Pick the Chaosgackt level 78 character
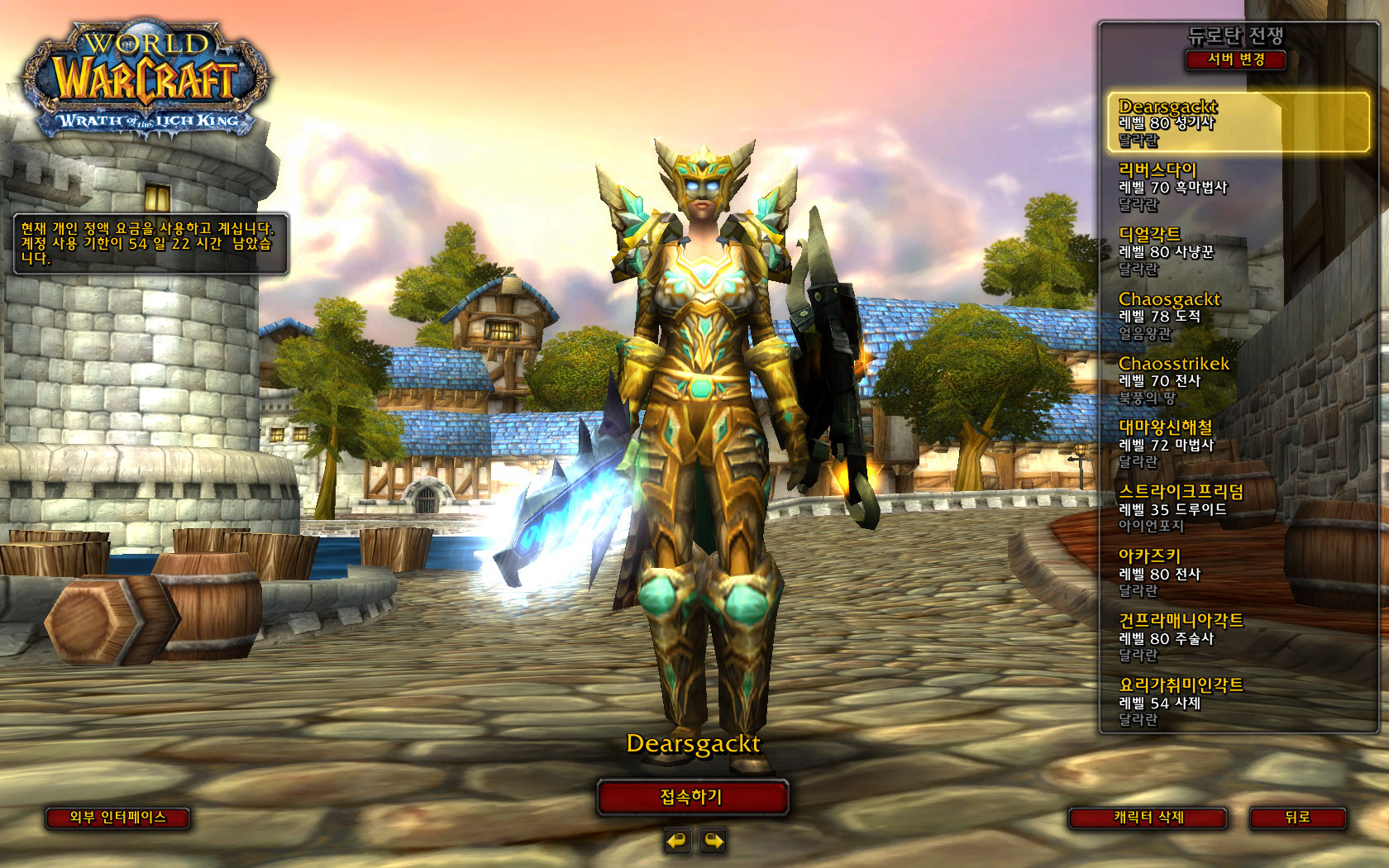The width and height of the screenshot is (1389, 868). 1238,316
